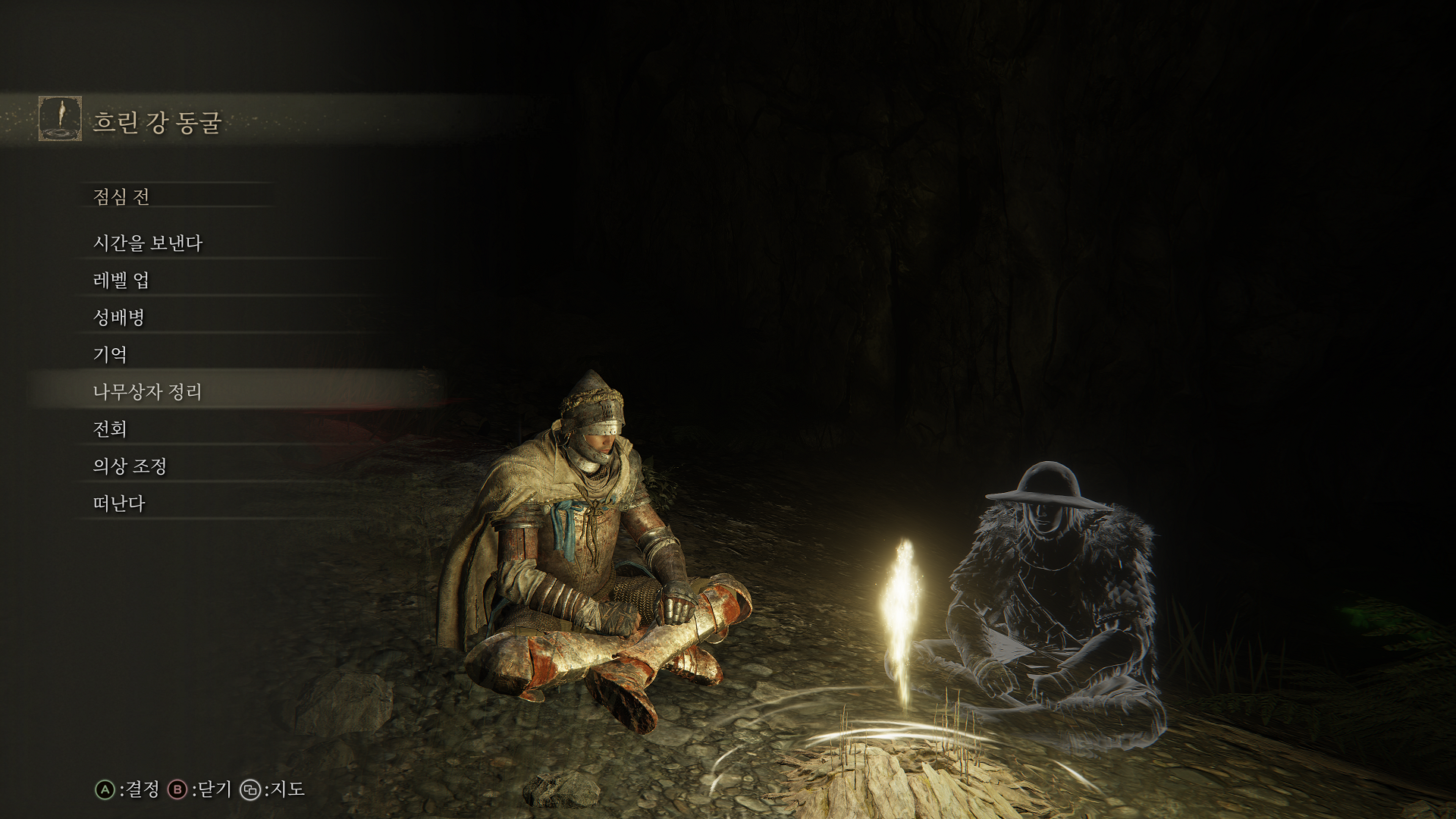Select '시간을 보낸다' to pass time
This screenshot has height=819, width=1456.
(x=148, y=243)
